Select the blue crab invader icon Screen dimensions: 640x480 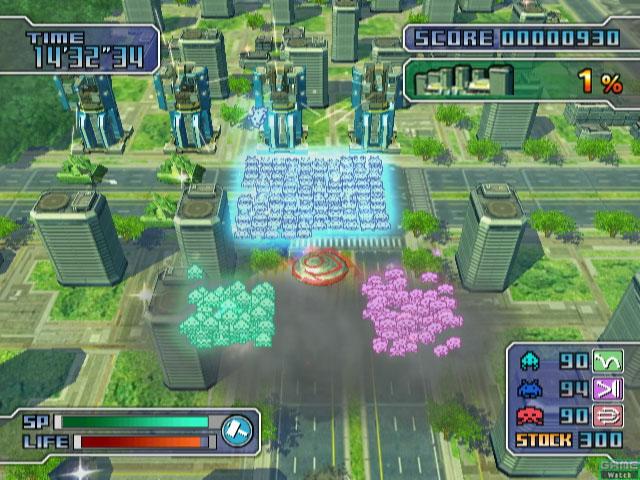click(x=528, y=389)
